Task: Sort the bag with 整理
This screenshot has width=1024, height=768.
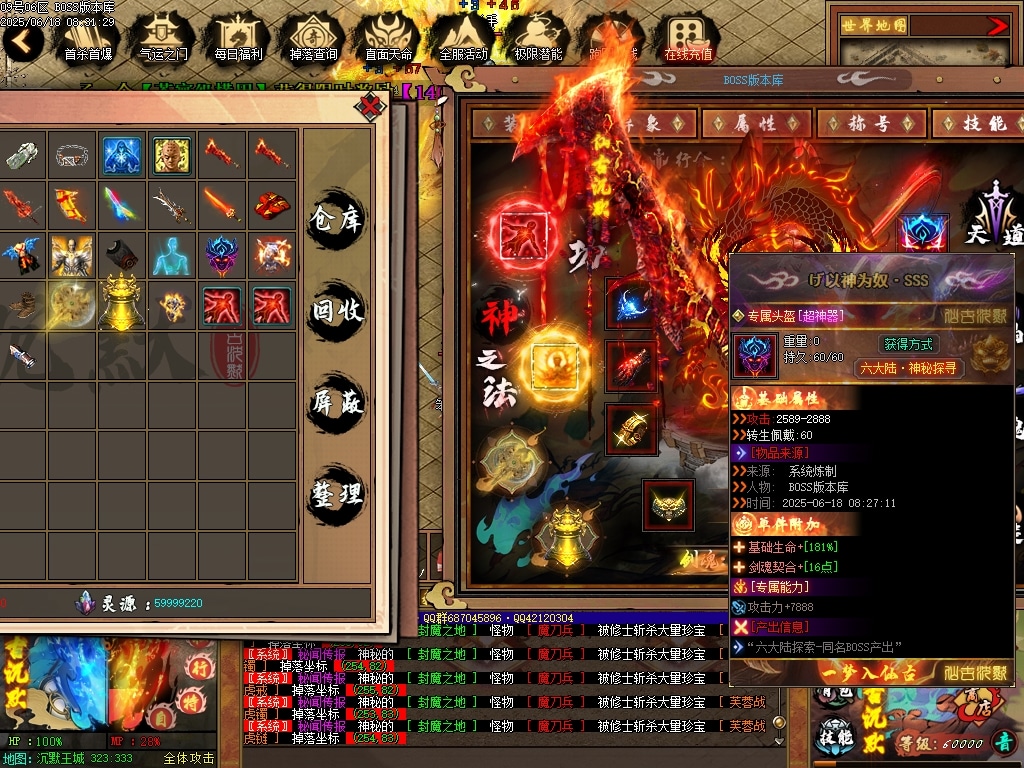Action: (337, 494)
